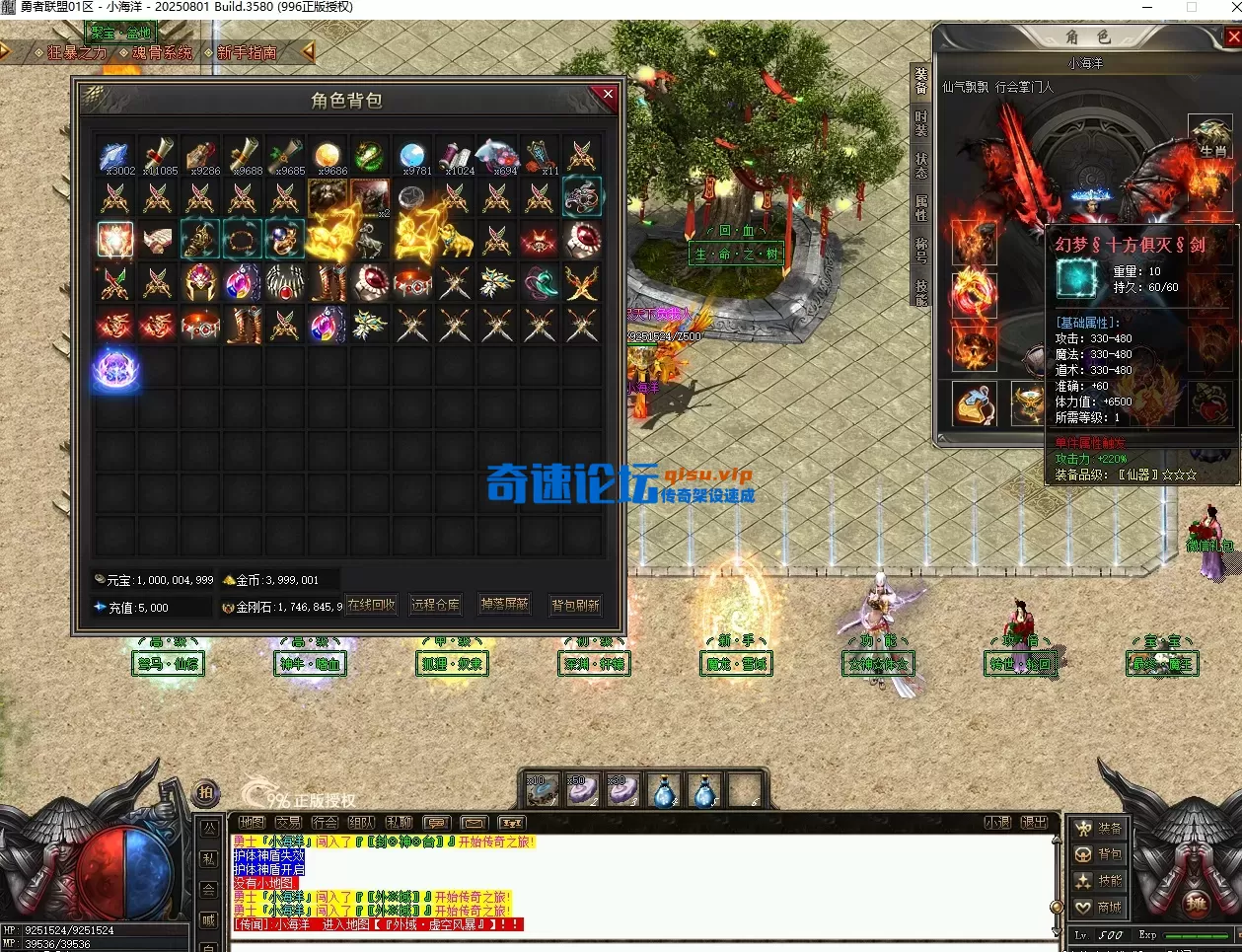This screenshot has height=952, width=1242.
Task: Select the glowing purple orb item in bag
Action: pos(115,368)
